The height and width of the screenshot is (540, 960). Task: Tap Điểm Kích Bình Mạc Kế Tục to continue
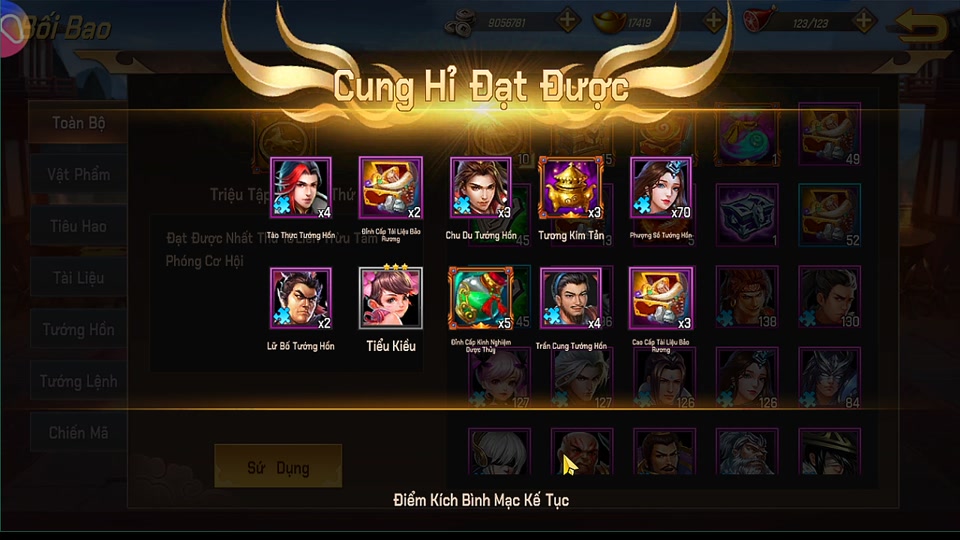481,499
